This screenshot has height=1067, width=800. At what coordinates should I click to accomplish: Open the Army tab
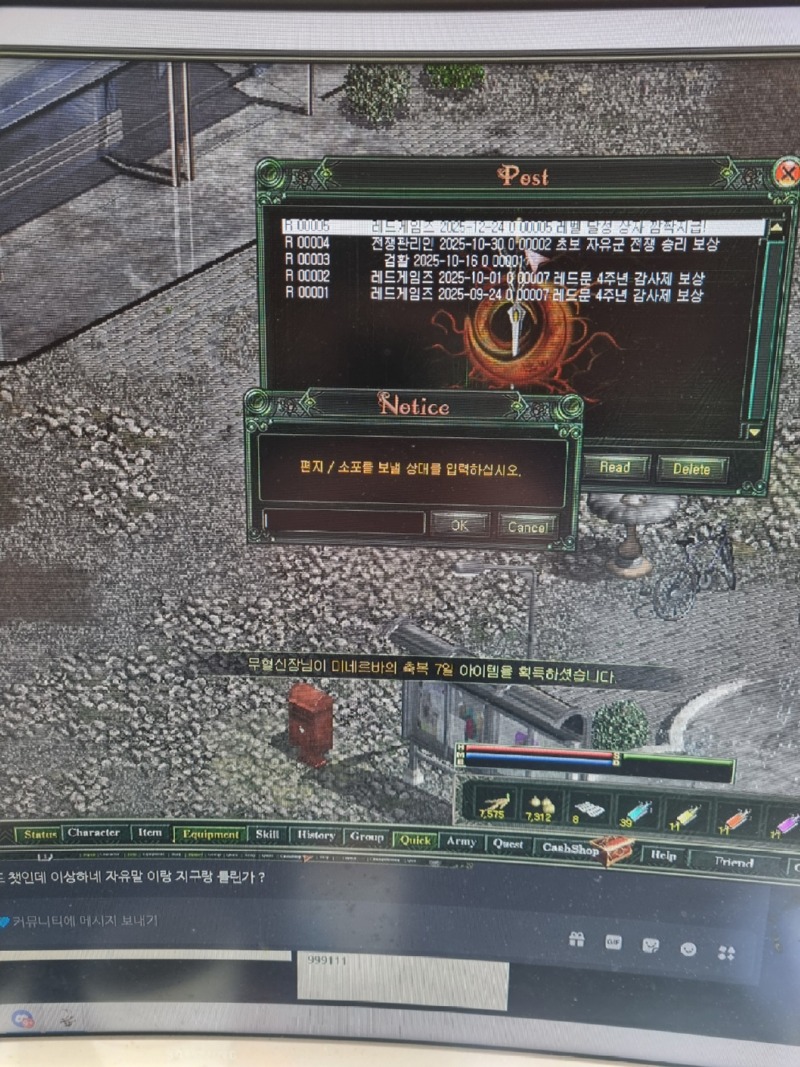(x=460, y=842)
